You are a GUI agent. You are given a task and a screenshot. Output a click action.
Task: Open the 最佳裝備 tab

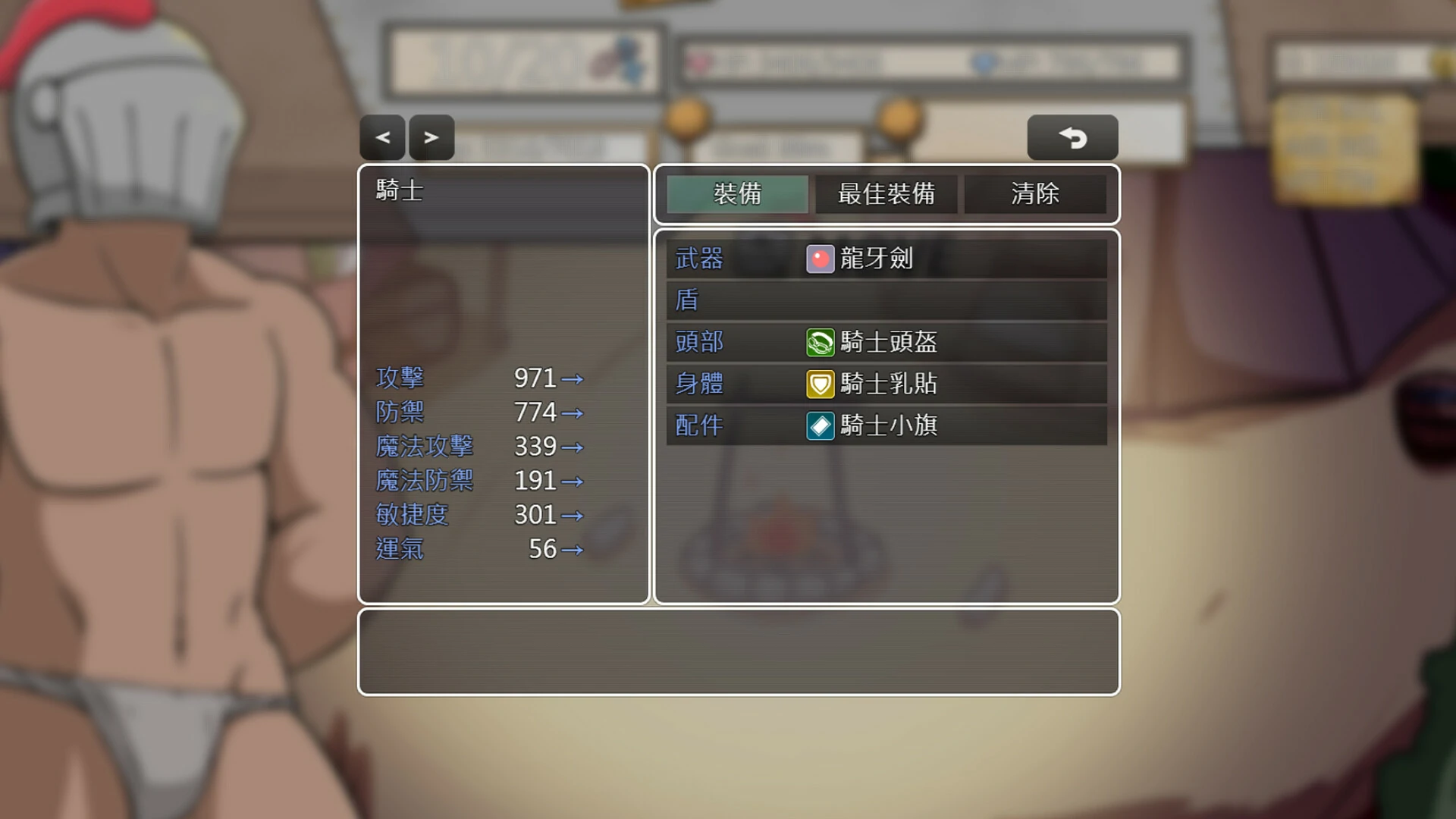(x=886, y=194)
